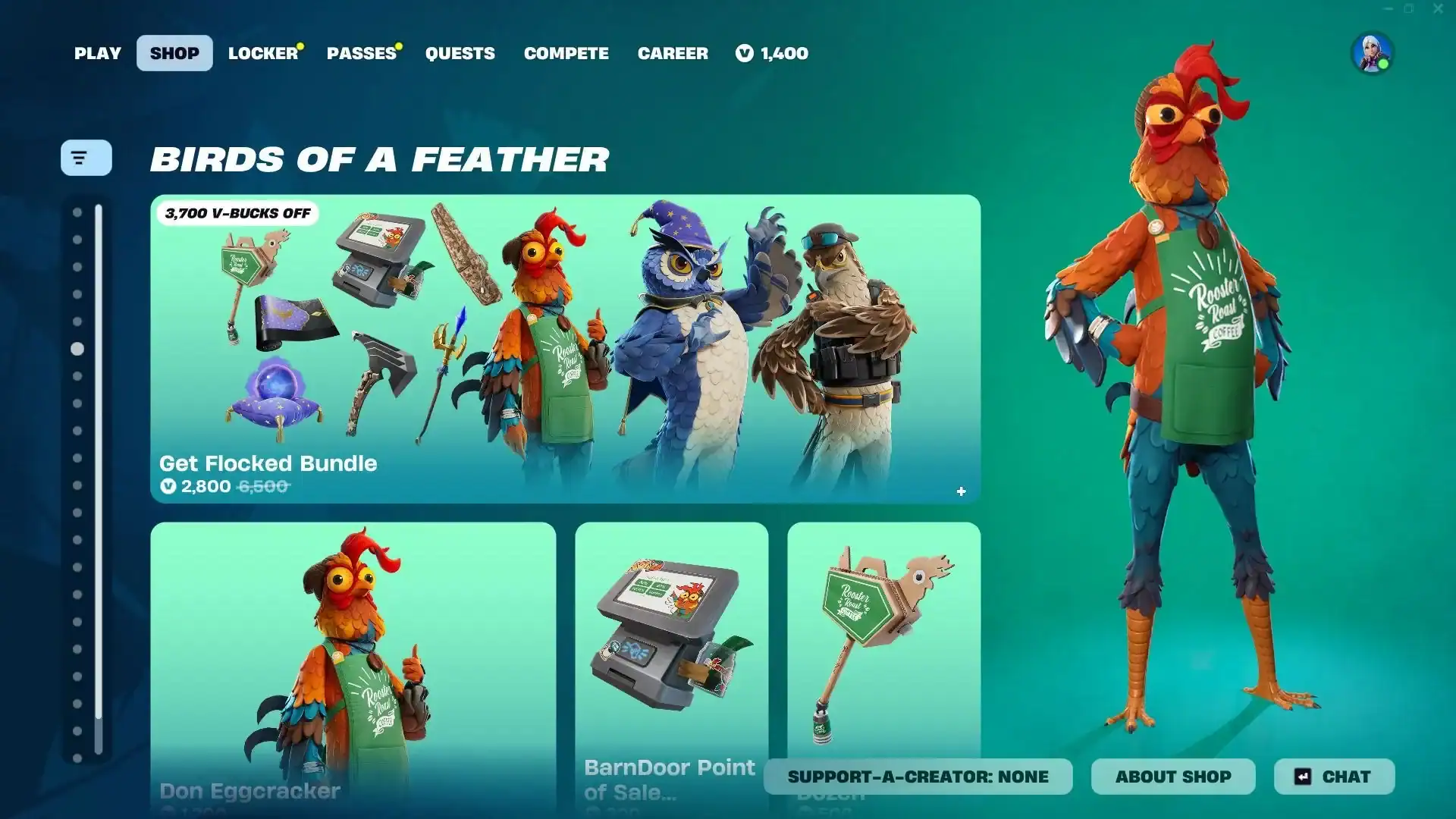This screenshot has width=1456, height=819.
Task: Choose the BarnDoor Point of Sale tile
Action: pos(671,645)
